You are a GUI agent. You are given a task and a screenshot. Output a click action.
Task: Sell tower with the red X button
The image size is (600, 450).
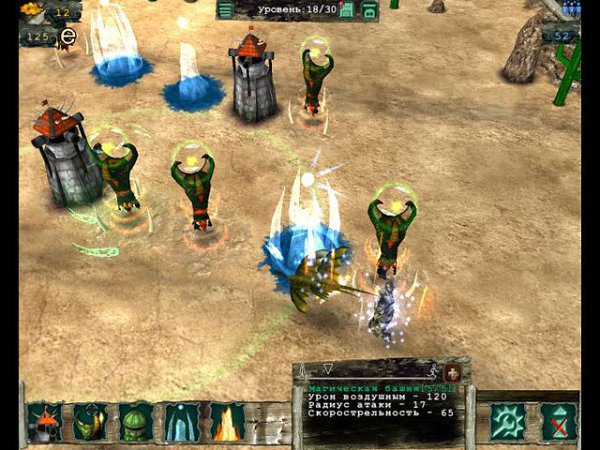[558, 421]
